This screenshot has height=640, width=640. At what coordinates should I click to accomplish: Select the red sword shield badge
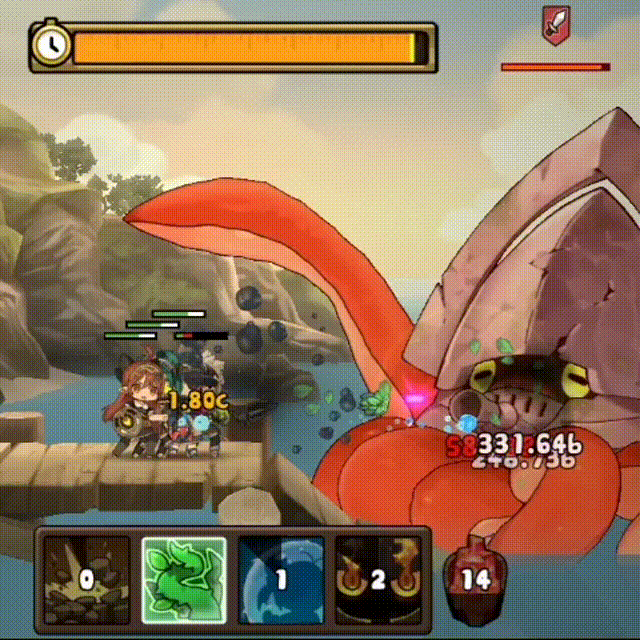tap(554, 25)
